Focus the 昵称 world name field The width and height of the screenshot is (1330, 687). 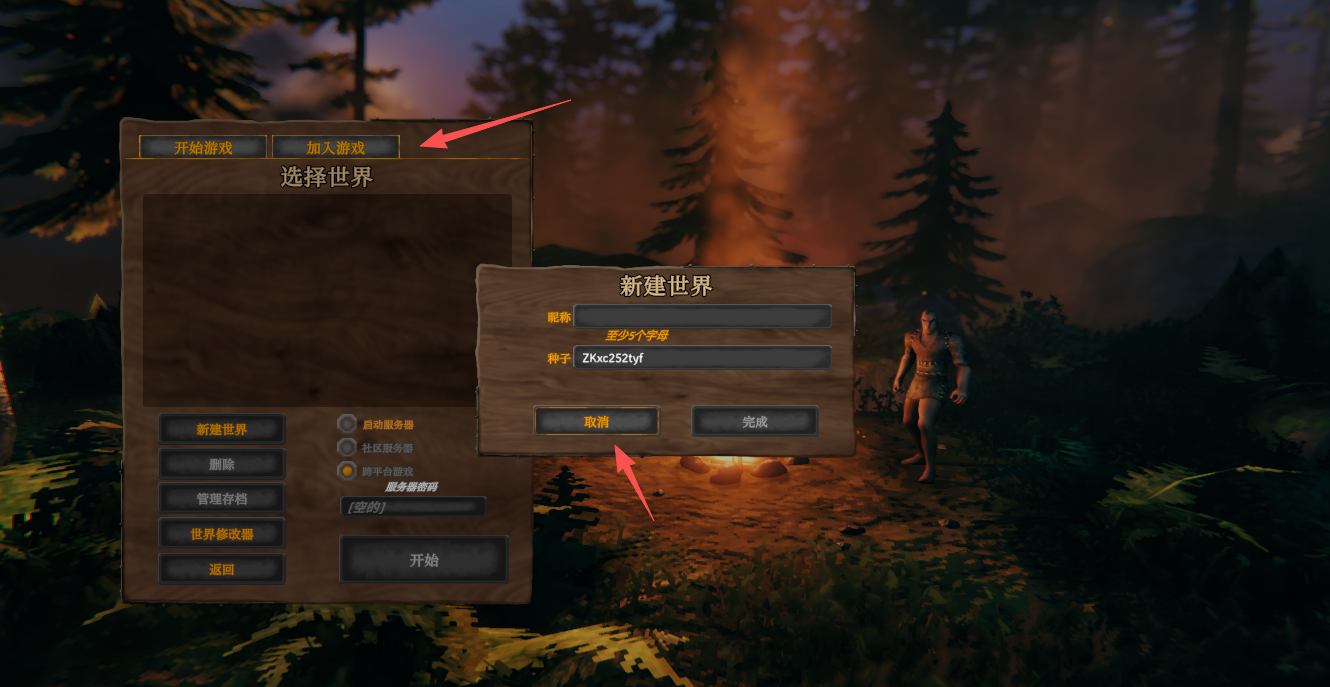(x=702, y=317)
